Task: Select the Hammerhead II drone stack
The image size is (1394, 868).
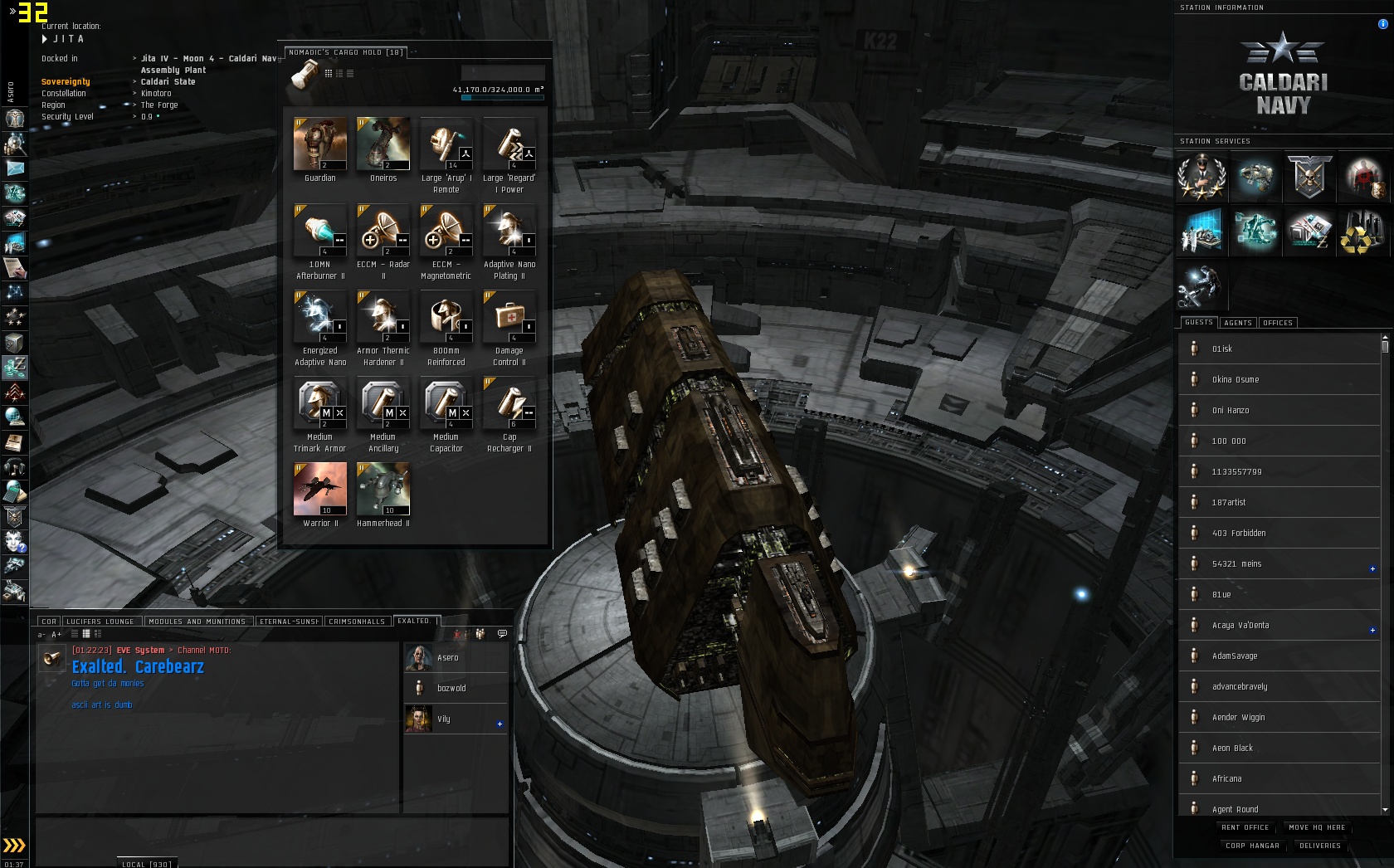Action: click(x=383, y=490)
